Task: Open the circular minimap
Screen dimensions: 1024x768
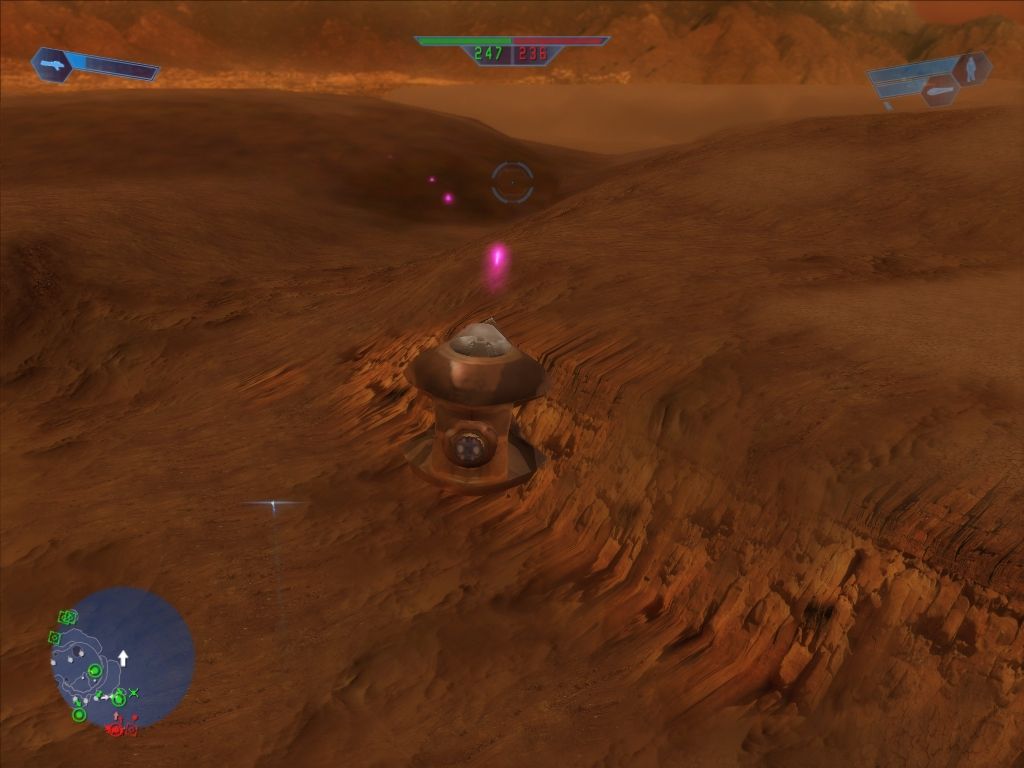Action: click(x=122, y=657)
